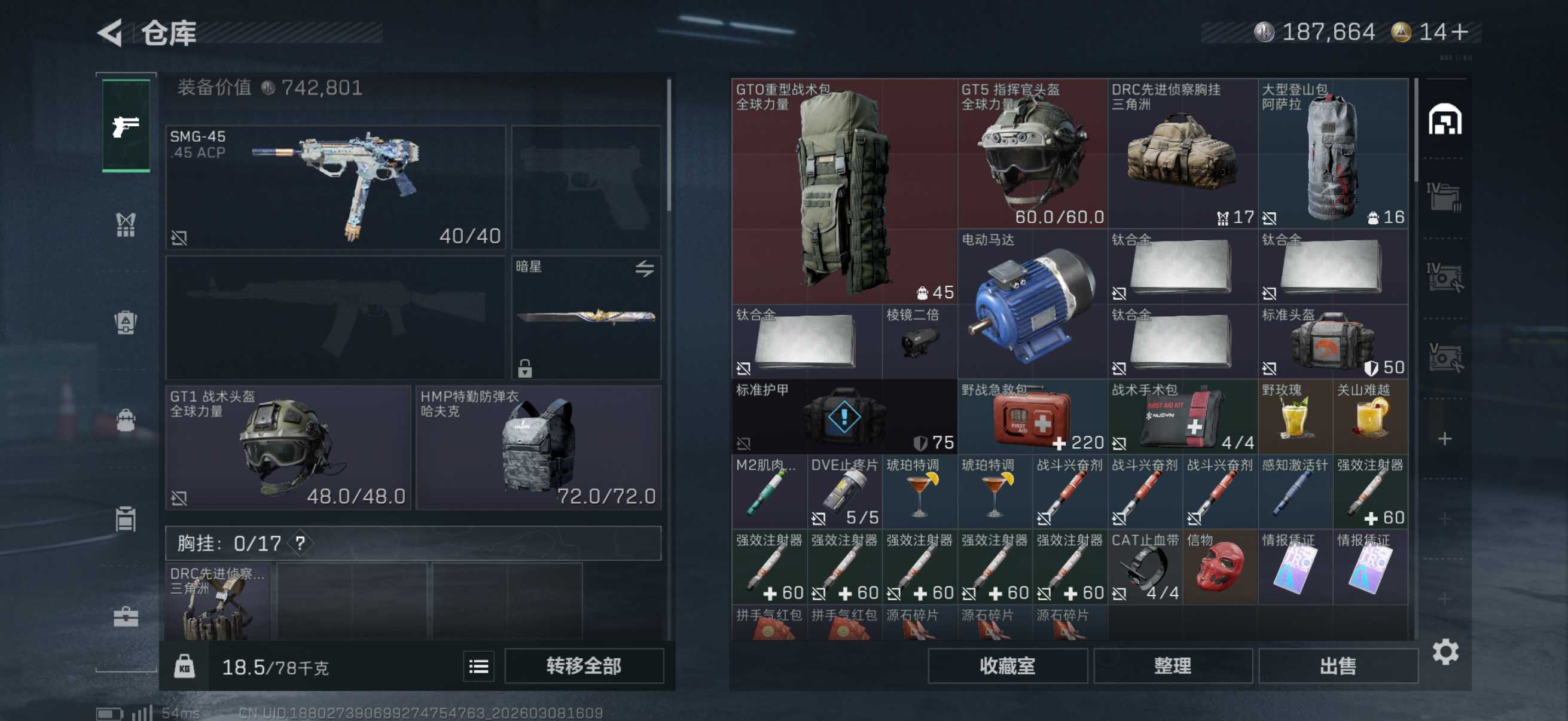1568x721 pixels.
Task: Pick the red 信物 mask item
Action: pyautogui.click(x=1220, y=566)
